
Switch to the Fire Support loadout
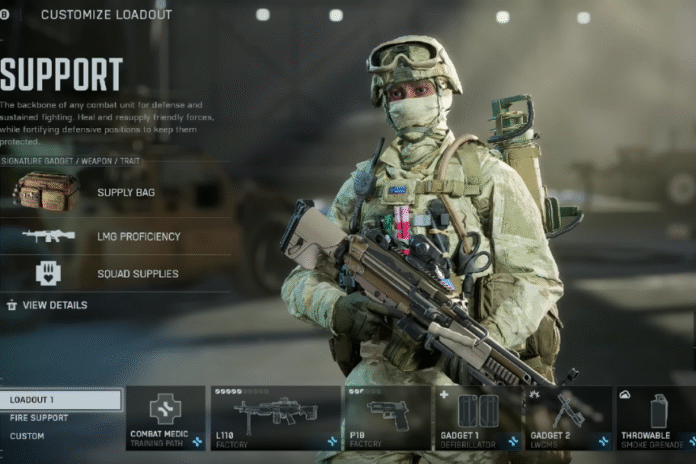tap(40, 418)
